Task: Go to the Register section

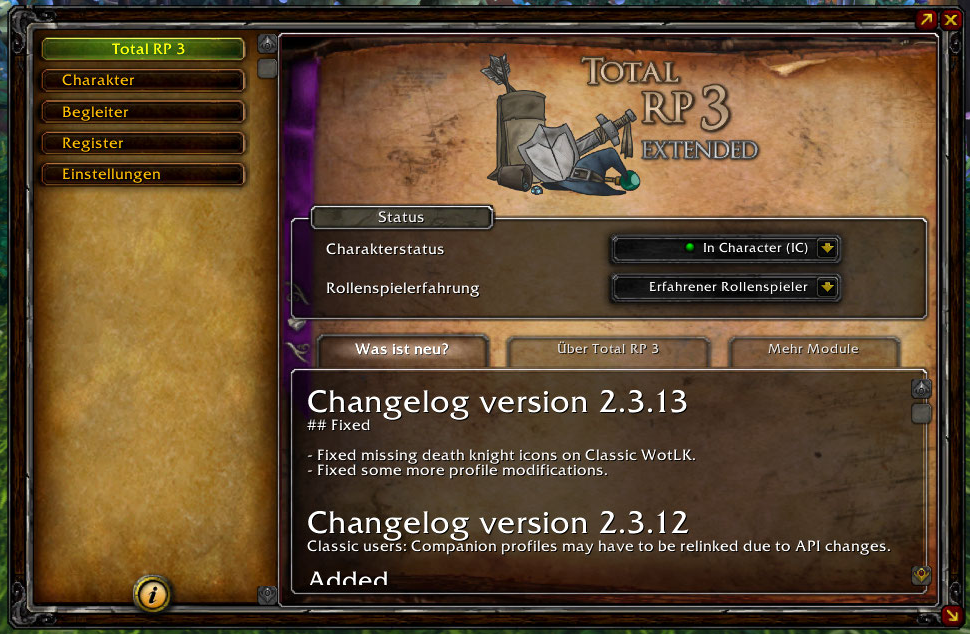Action: (143, 143)
